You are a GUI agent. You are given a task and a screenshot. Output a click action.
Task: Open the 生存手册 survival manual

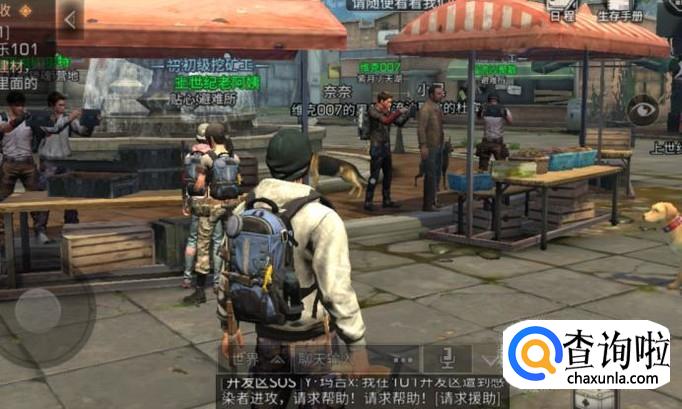620,10
